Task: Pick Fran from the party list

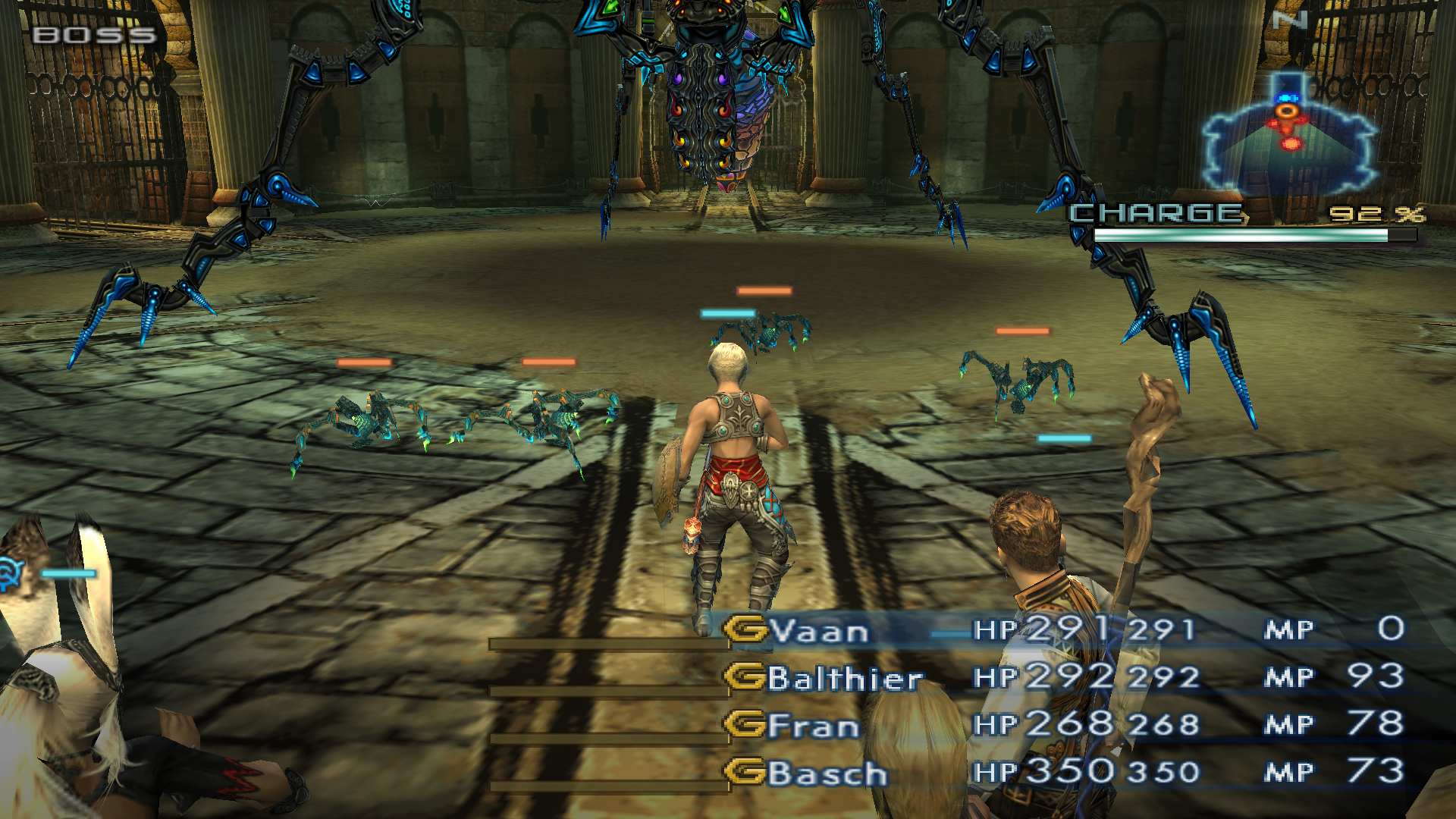Action: (813, 726)
